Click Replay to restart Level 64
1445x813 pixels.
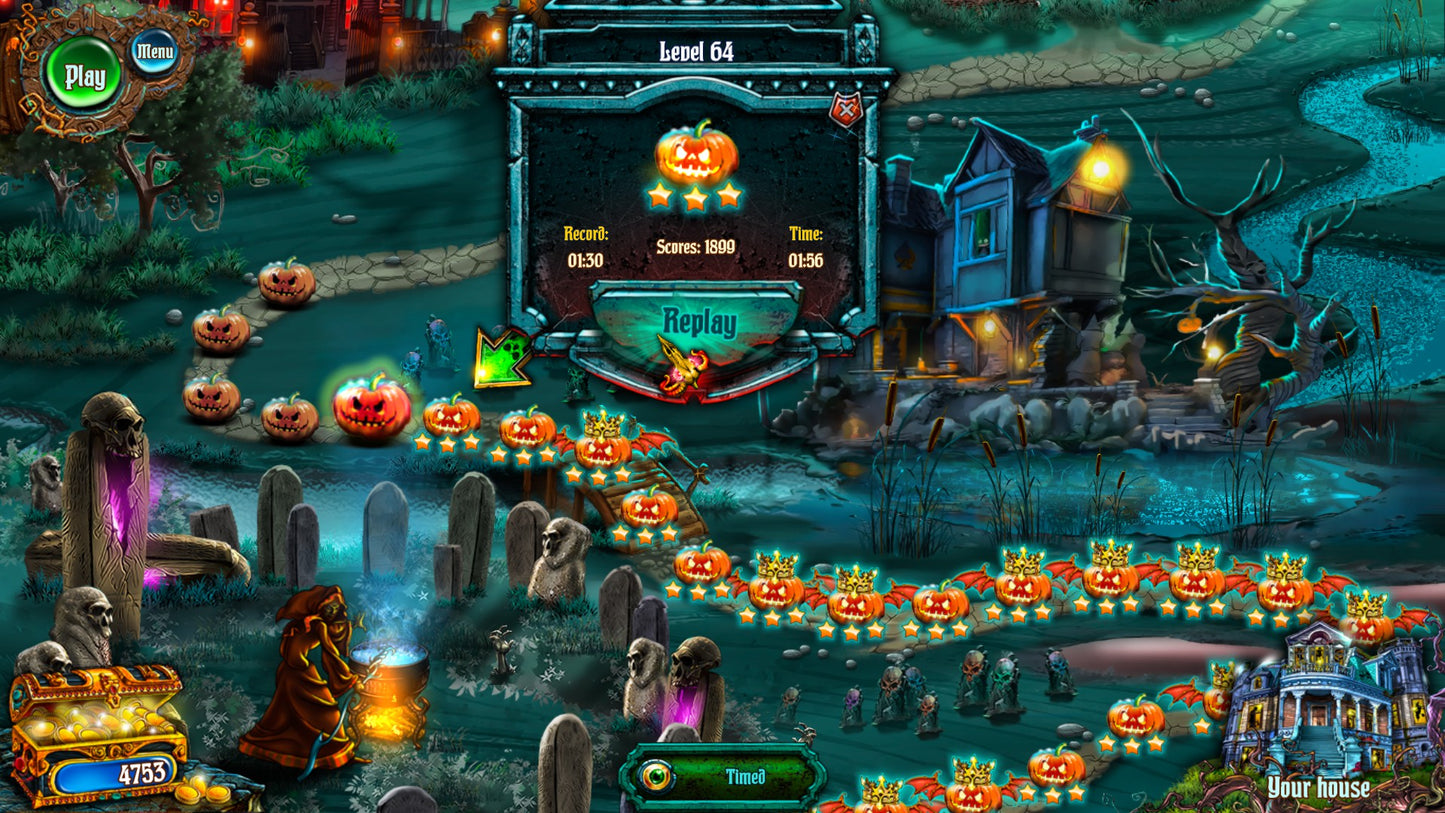(x=700, y=322)
